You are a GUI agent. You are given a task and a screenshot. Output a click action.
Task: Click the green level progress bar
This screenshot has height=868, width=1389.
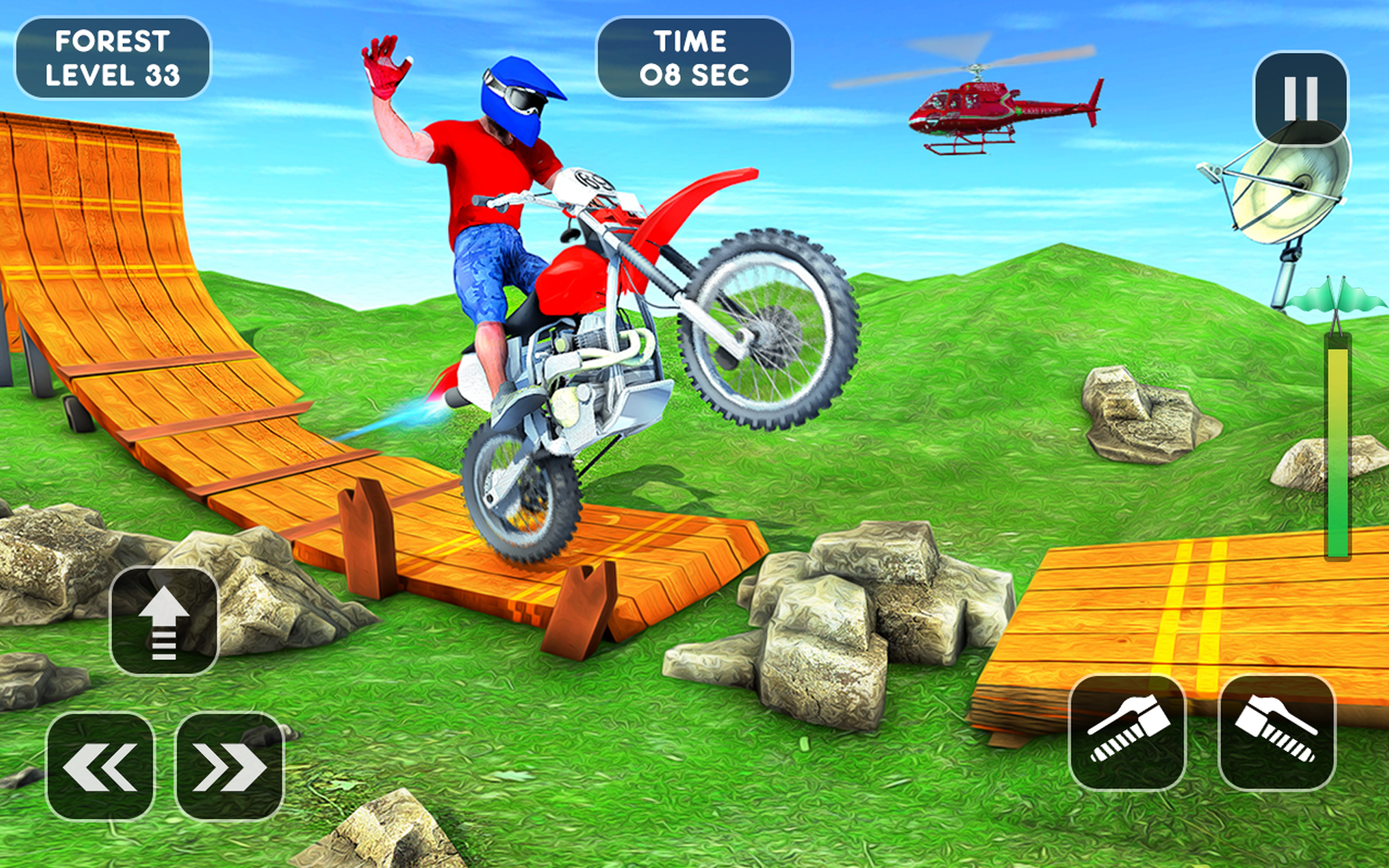pyautogui.click(x=1336, y=448)
